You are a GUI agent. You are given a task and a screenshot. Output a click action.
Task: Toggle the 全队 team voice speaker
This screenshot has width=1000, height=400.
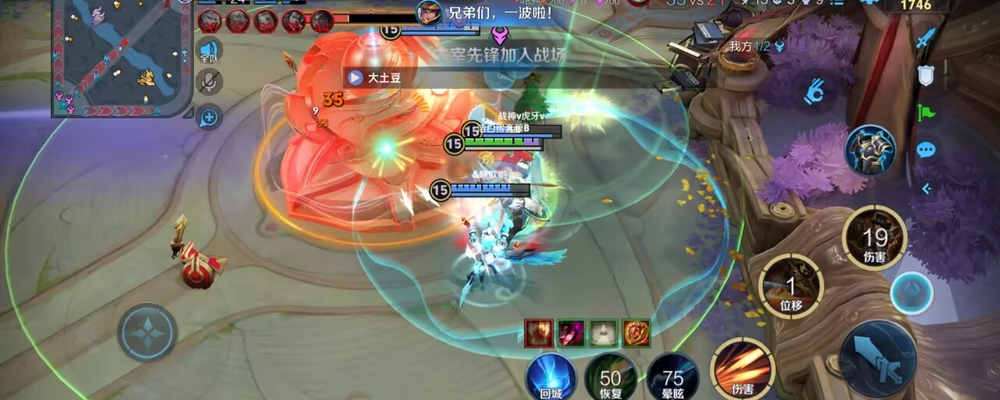pyautogui.click(x=209, y=50)
